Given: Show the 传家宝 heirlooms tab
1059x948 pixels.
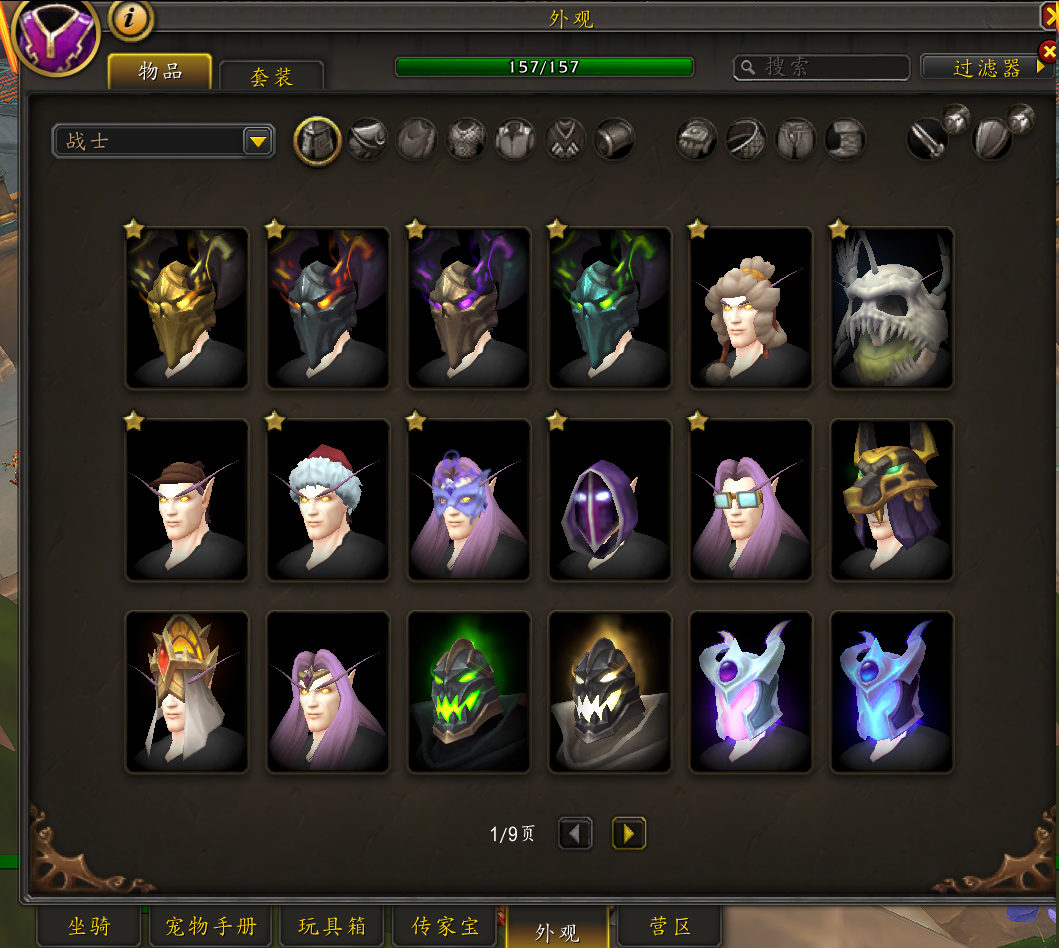Looking at the screenshot, I should pos(445,927).
